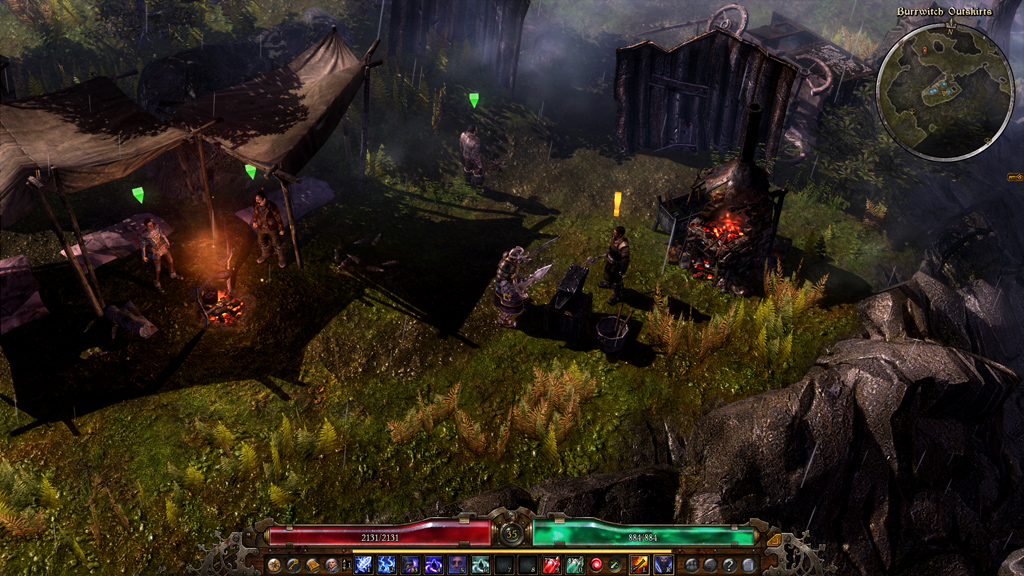The image size is (1024, 576).
Task: Activate the white lightning slash skill
Action: [x=362, y=566]
